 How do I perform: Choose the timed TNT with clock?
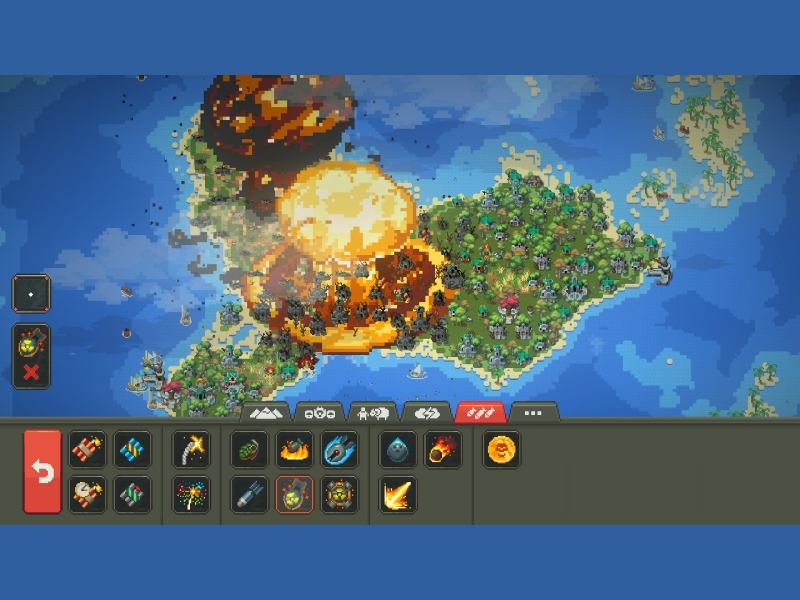(87, 494)
